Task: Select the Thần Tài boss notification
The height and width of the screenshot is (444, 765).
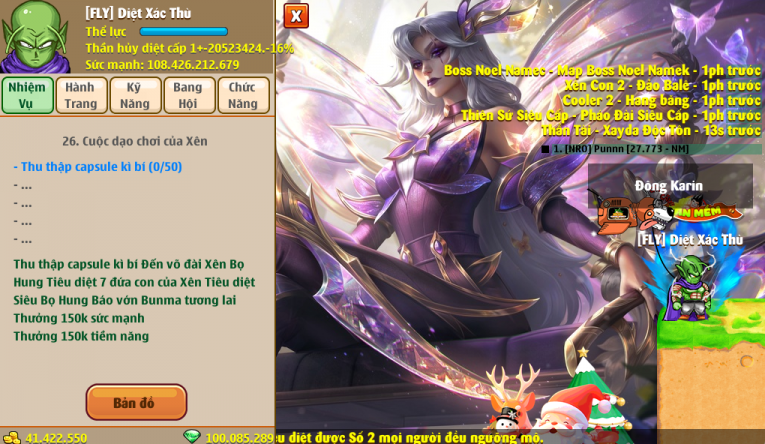Action: (x=650, y=130)
